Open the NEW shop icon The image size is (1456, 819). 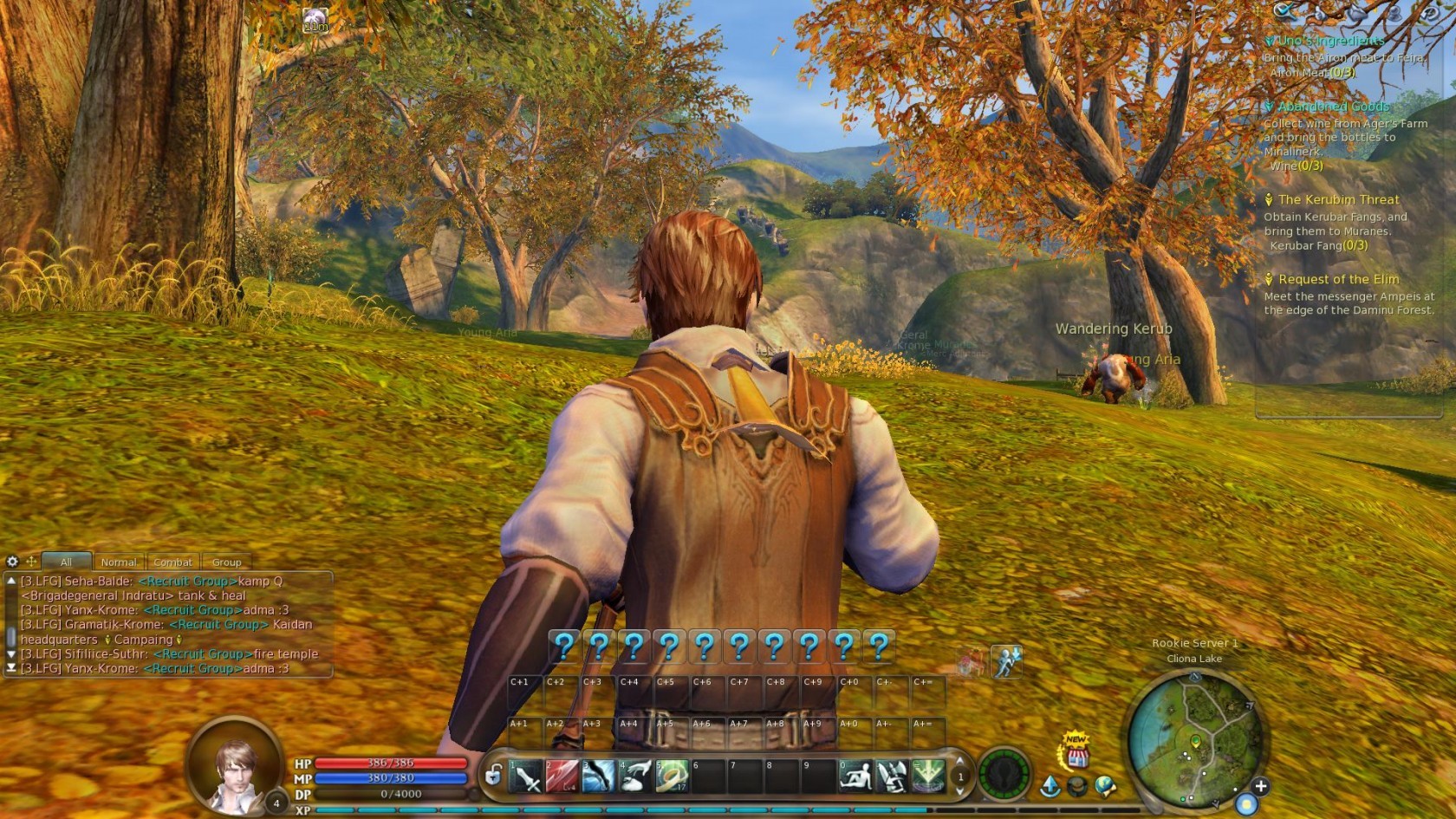pyautogui.click(x=1076, y=752)
